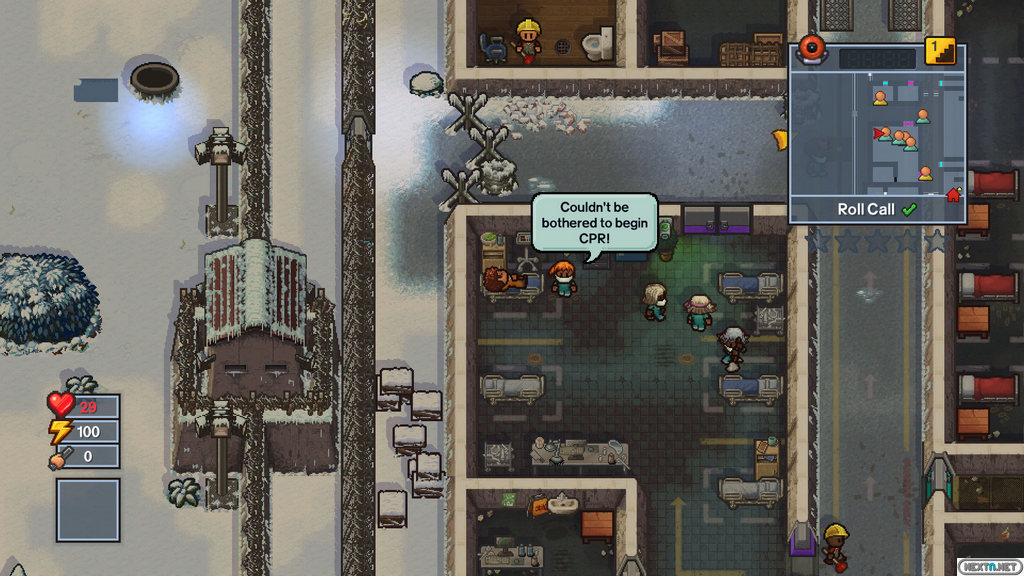Click the red player arrow on minimap
The image size is (1024, 576).
click(x=879, y=133)
